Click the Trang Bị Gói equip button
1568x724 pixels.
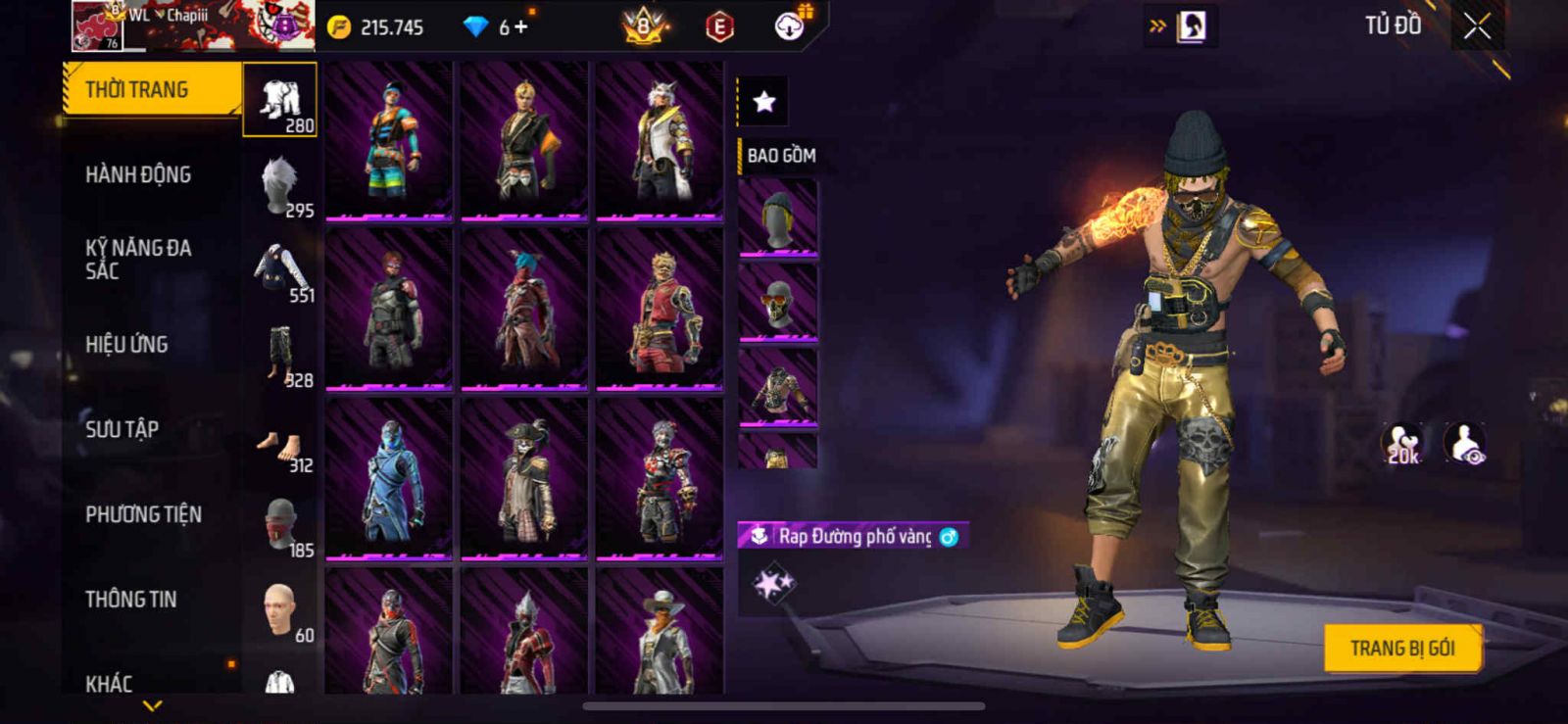coord(1401,648)
